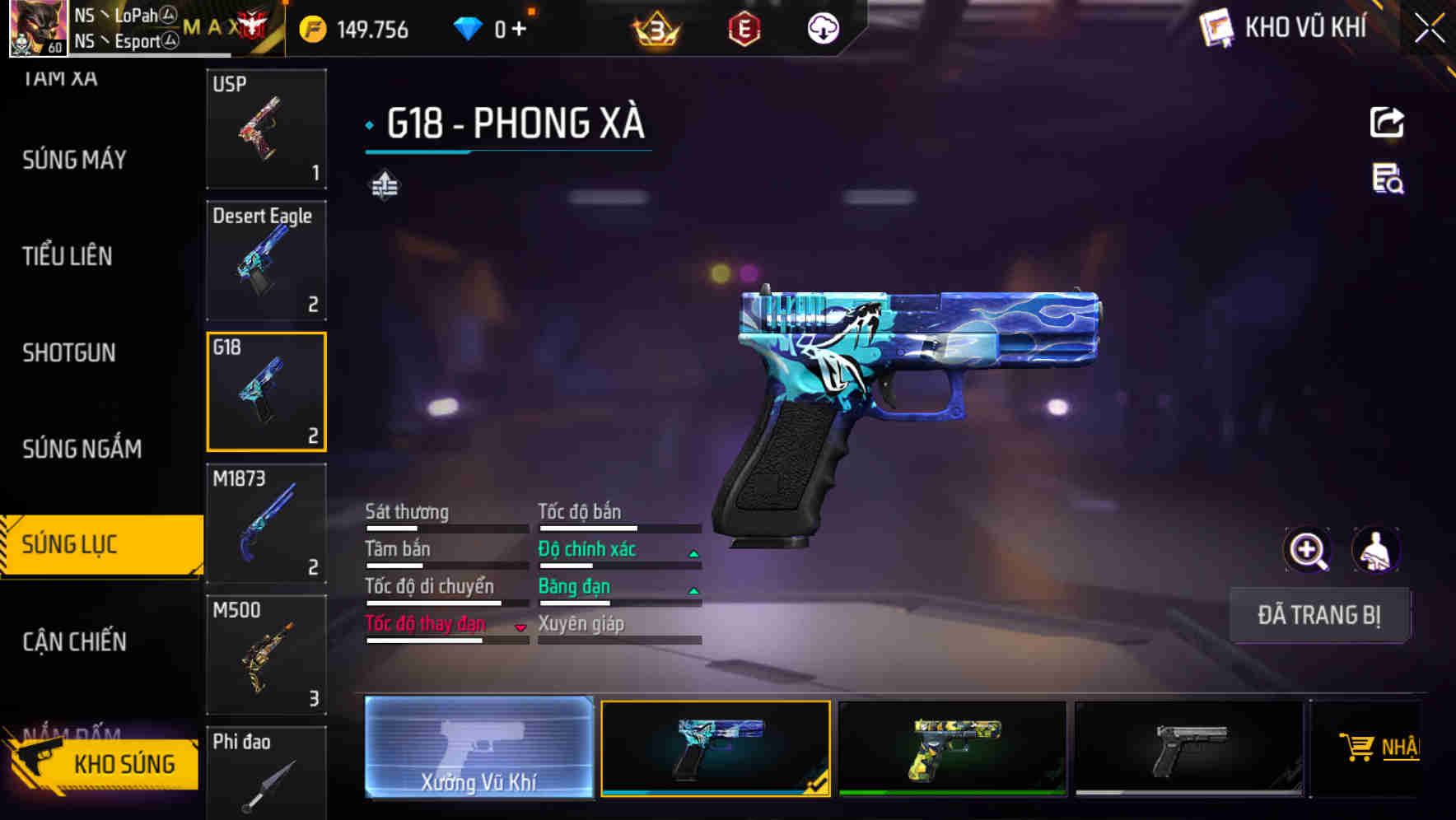Select the Cận Chiến category
Viewport: 1456px width, 820px height.
tap(74, 641)
